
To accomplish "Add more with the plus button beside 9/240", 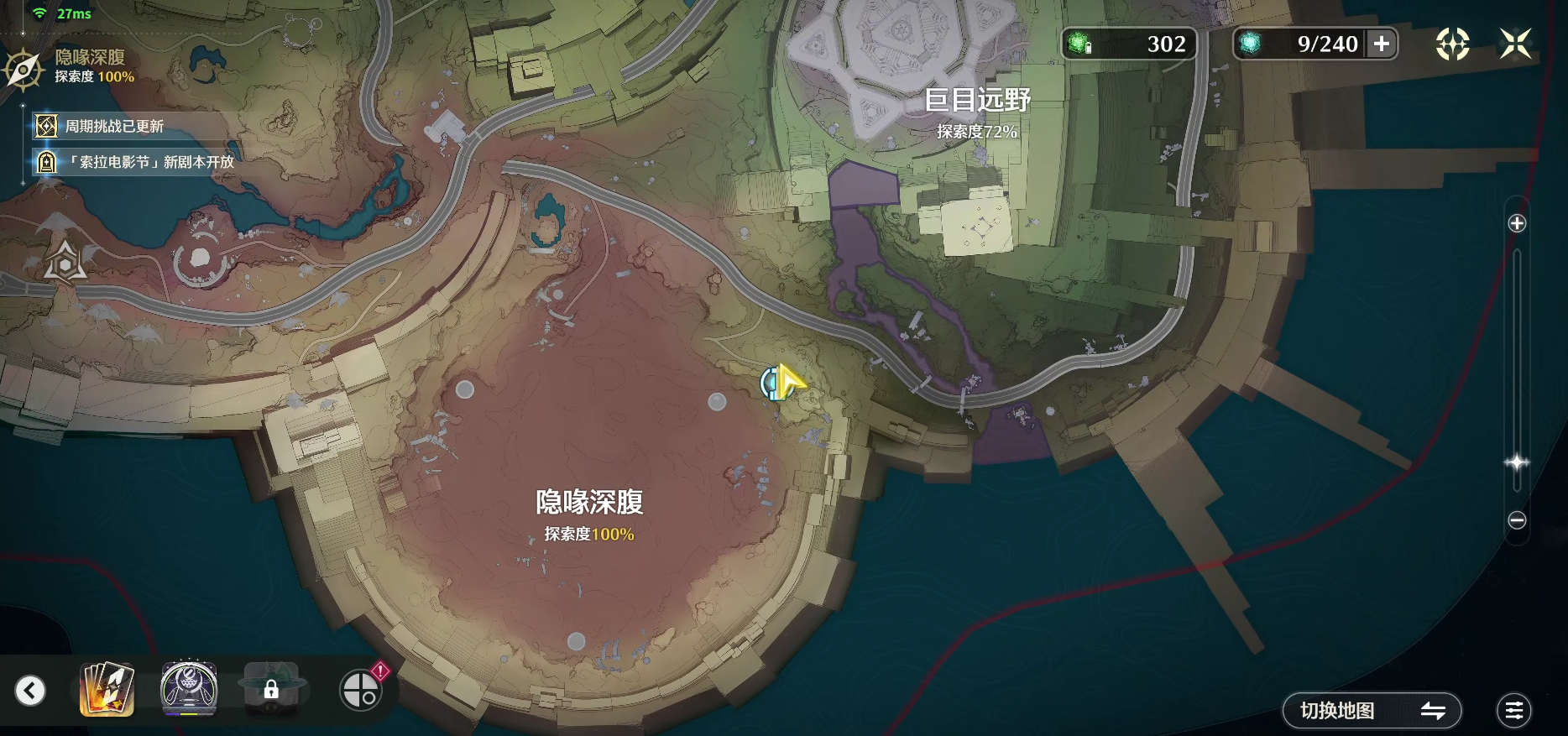I will [x=1382, y=44].
